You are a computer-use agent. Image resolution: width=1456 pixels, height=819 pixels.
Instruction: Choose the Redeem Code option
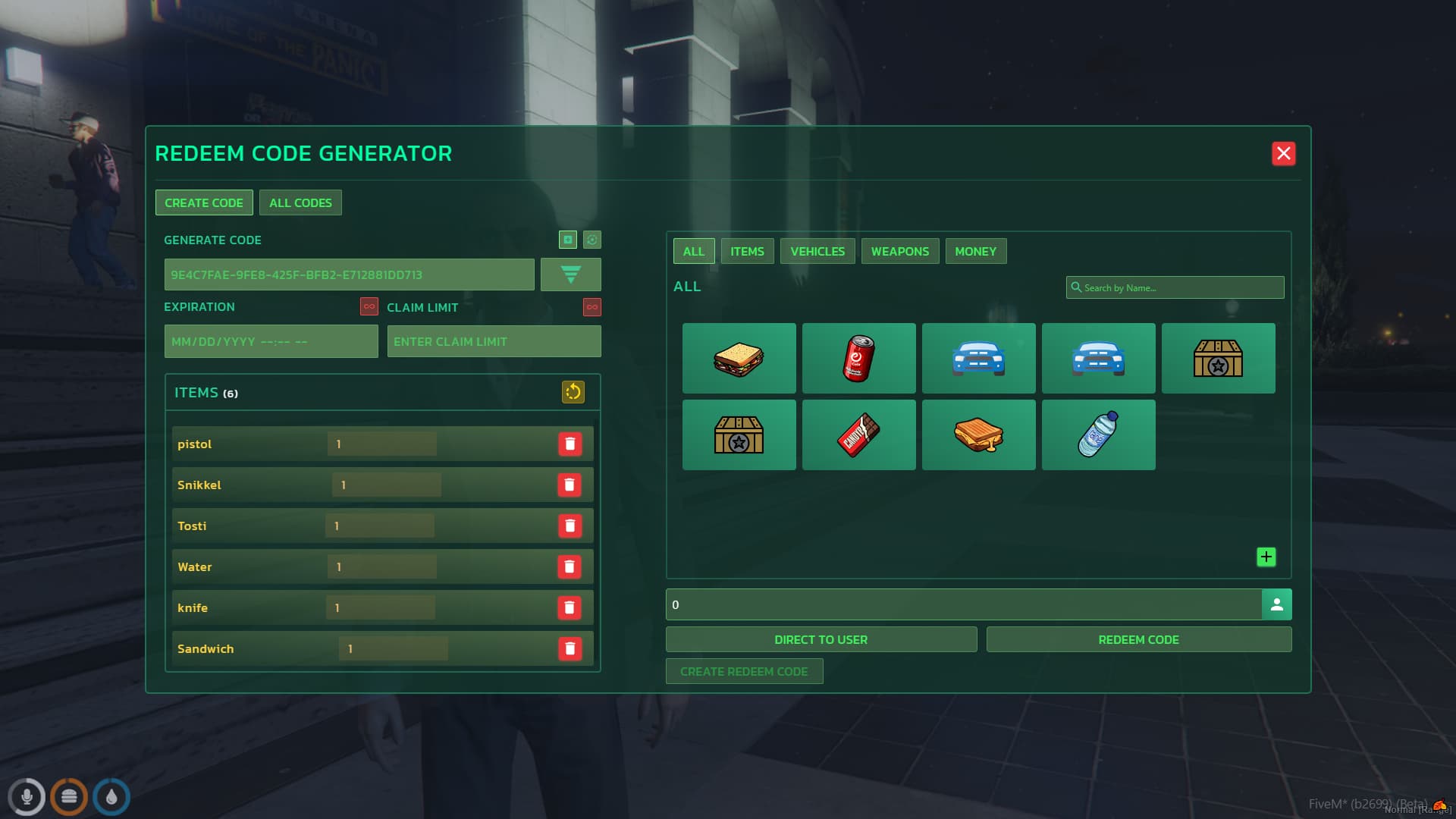[x=1138, y=640]
